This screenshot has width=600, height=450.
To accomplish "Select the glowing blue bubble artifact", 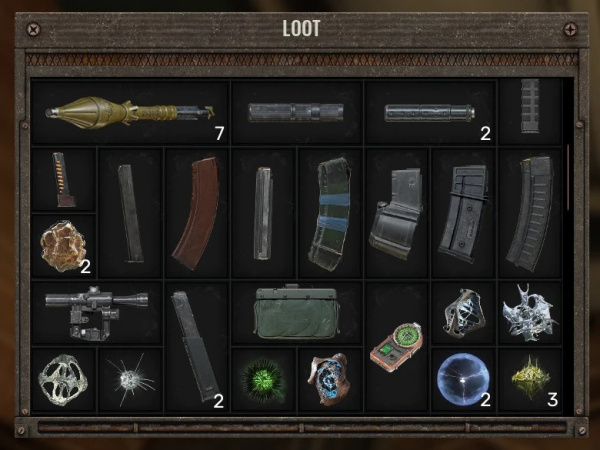I will [462, 379].
